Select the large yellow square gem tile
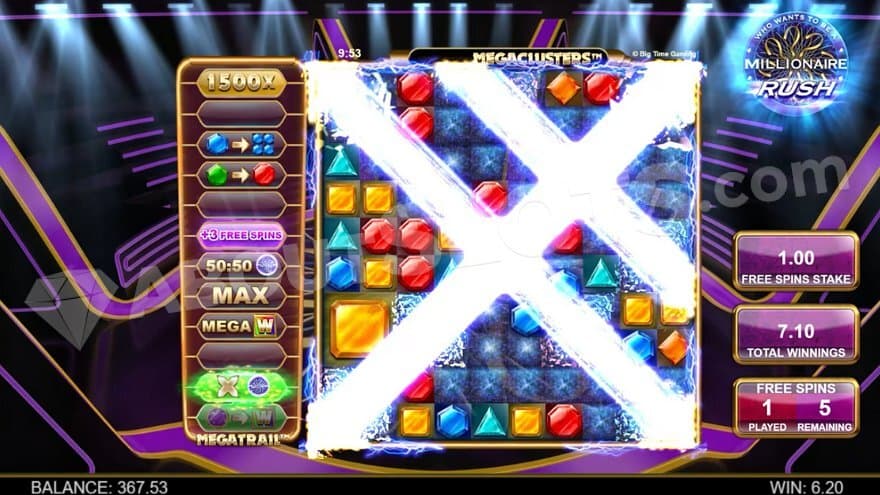 [x=359, y=329]
